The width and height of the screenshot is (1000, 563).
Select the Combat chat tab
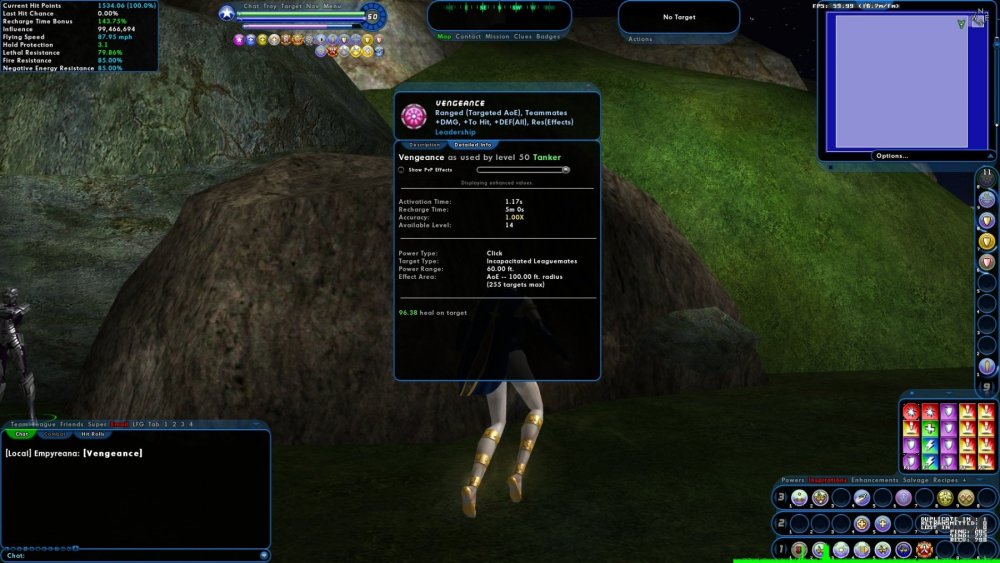pos(56,434)
